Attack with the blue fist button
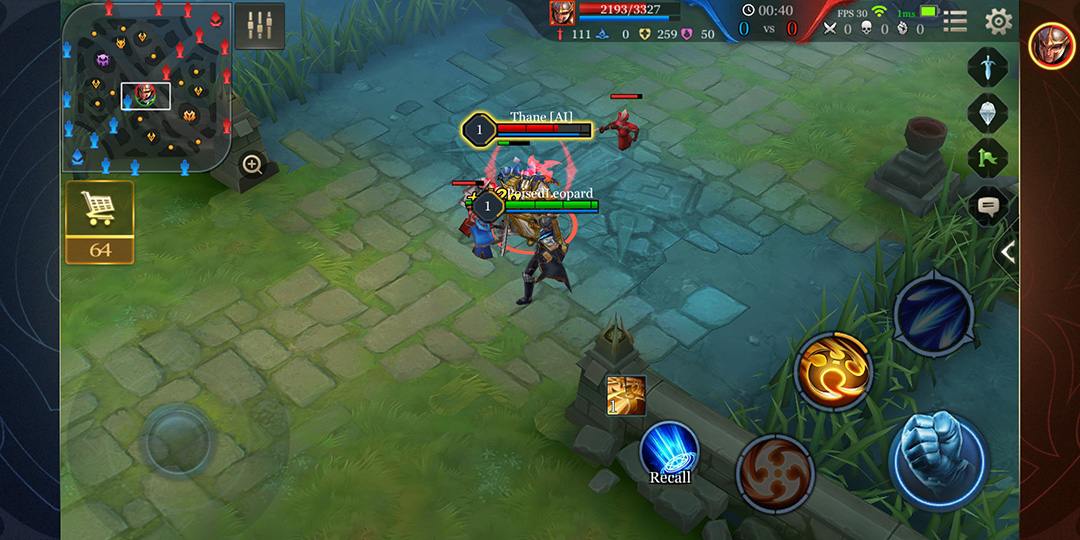Viewport: 1080px width, 540px height. (x=937, y=459)
